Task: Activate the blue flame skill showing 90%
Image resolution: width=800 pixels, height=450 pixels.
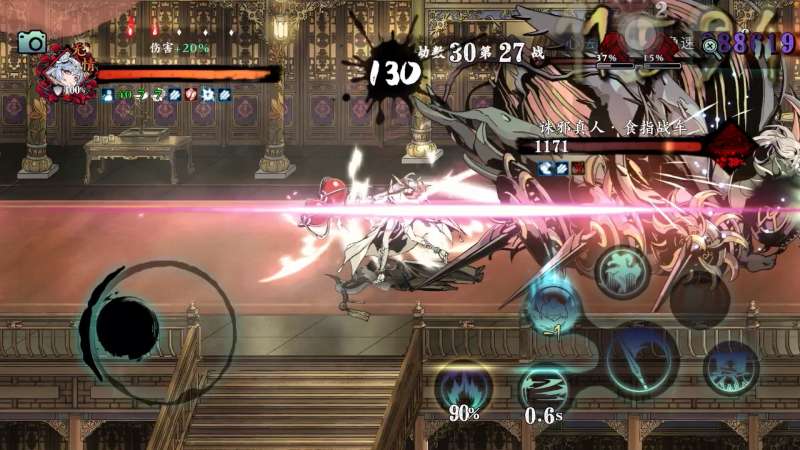Action: pyautogui.click(x=462, y=384)
